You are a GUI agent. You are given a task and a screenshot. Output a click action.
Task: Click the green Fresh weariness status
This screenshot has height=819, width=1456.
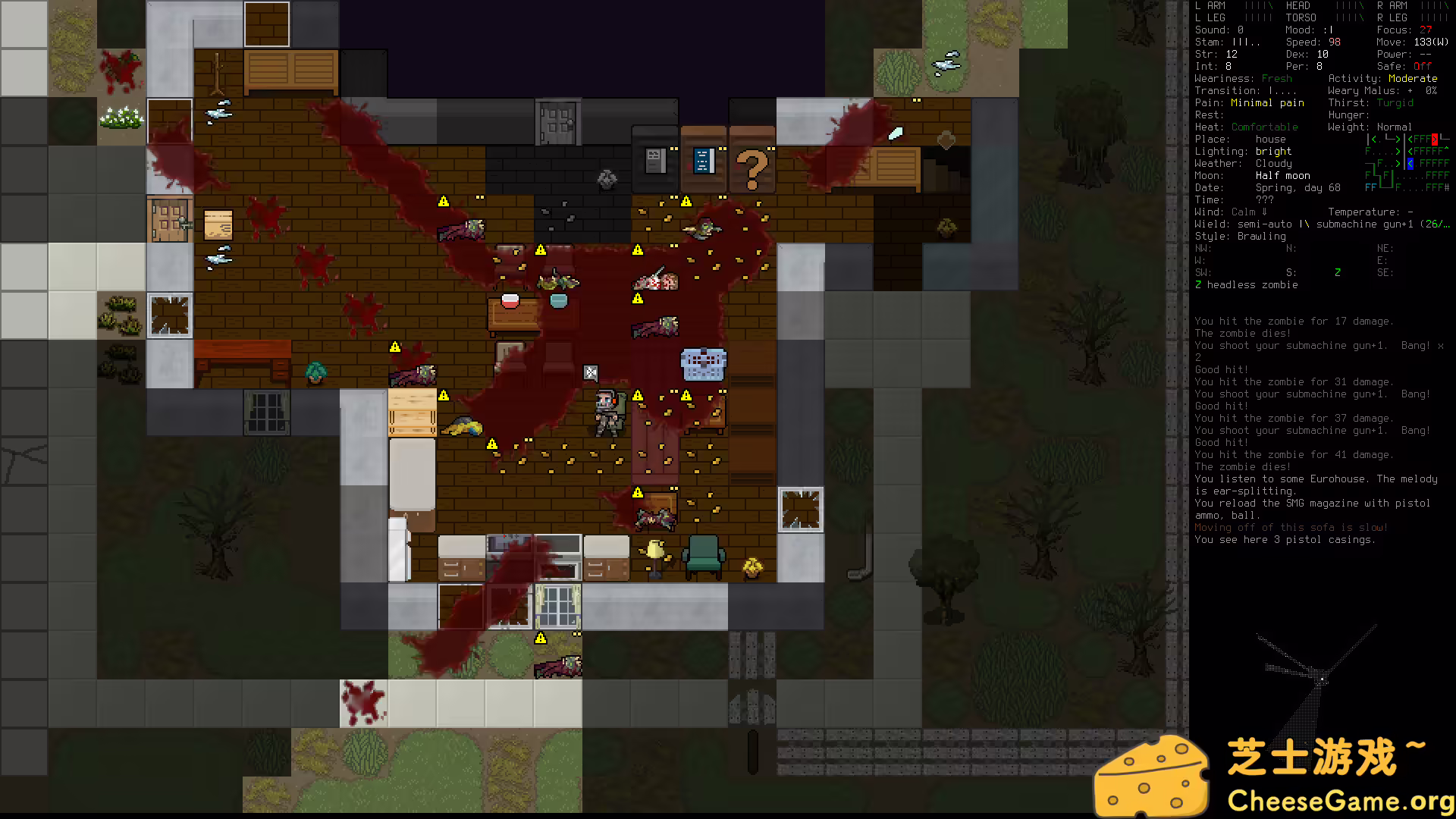(1277, 78)
